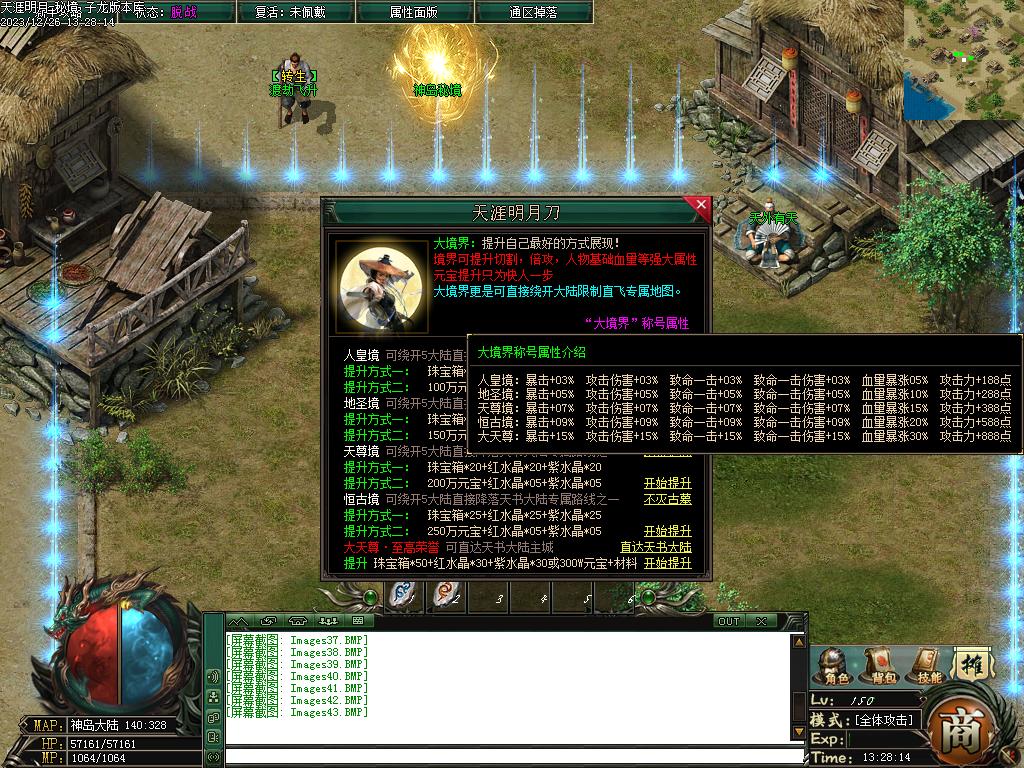
Task: Open the 背包 backpack
Action: (881, 667)
